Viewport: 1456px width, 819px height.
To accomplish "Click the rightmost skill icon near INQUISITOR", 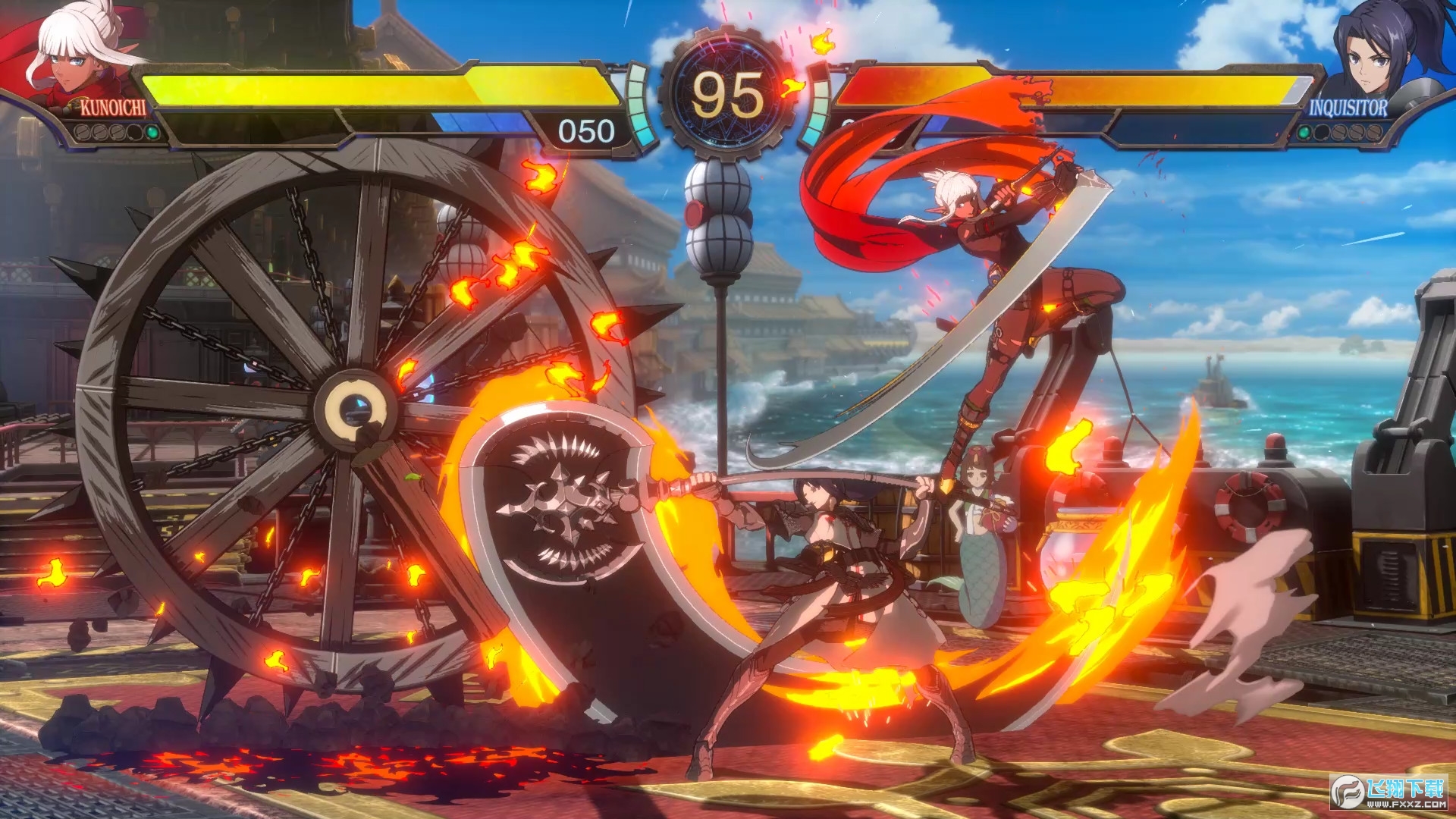I will tap(1375, 133).
